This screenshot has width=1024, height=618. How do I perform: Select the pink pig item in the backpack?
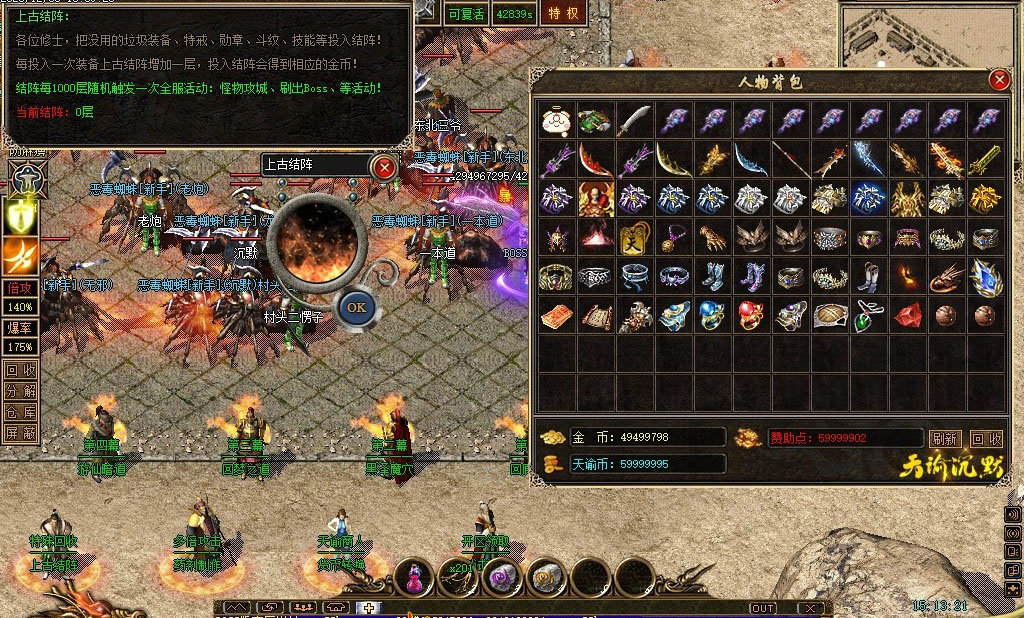pos(556,121)
